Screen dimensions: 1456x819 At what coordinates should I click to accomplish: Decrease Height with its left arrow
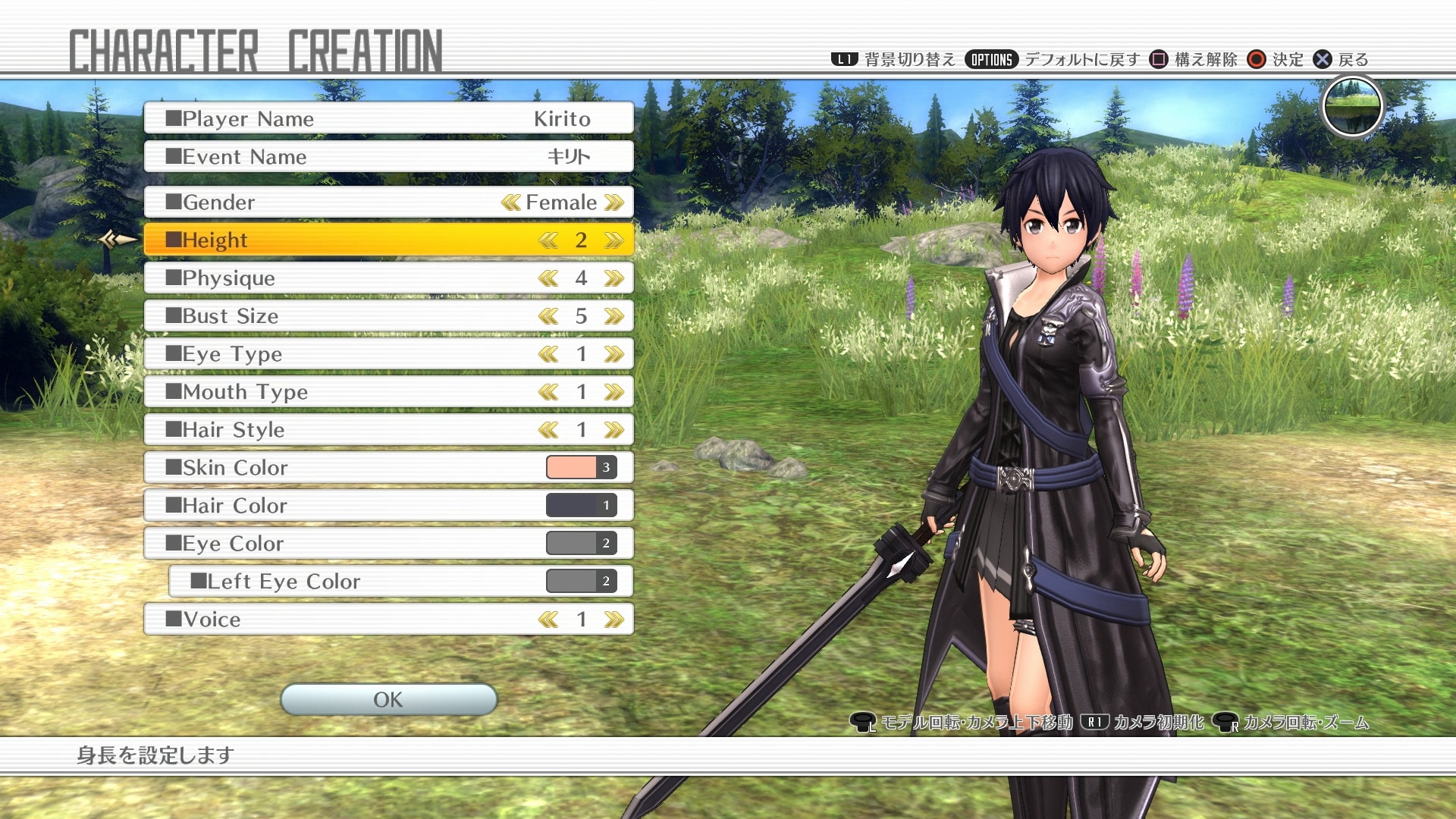pos(548,240)
